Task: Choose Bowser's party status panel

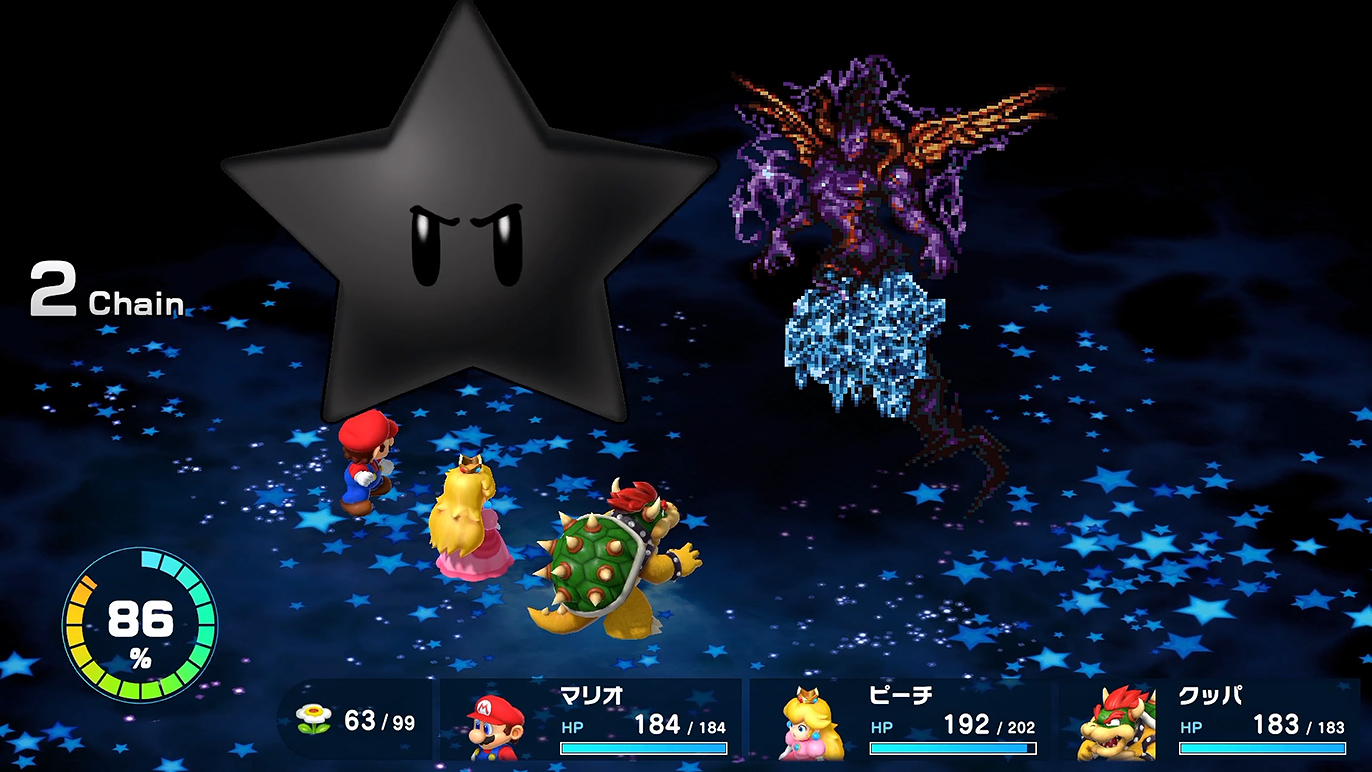Action: tap(1210, 720)
